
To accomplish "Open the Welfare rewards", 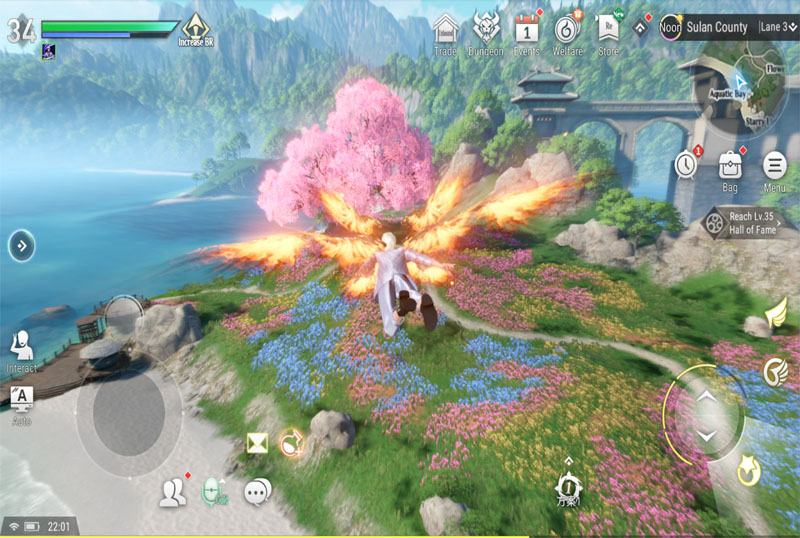I will click(568, 31).
